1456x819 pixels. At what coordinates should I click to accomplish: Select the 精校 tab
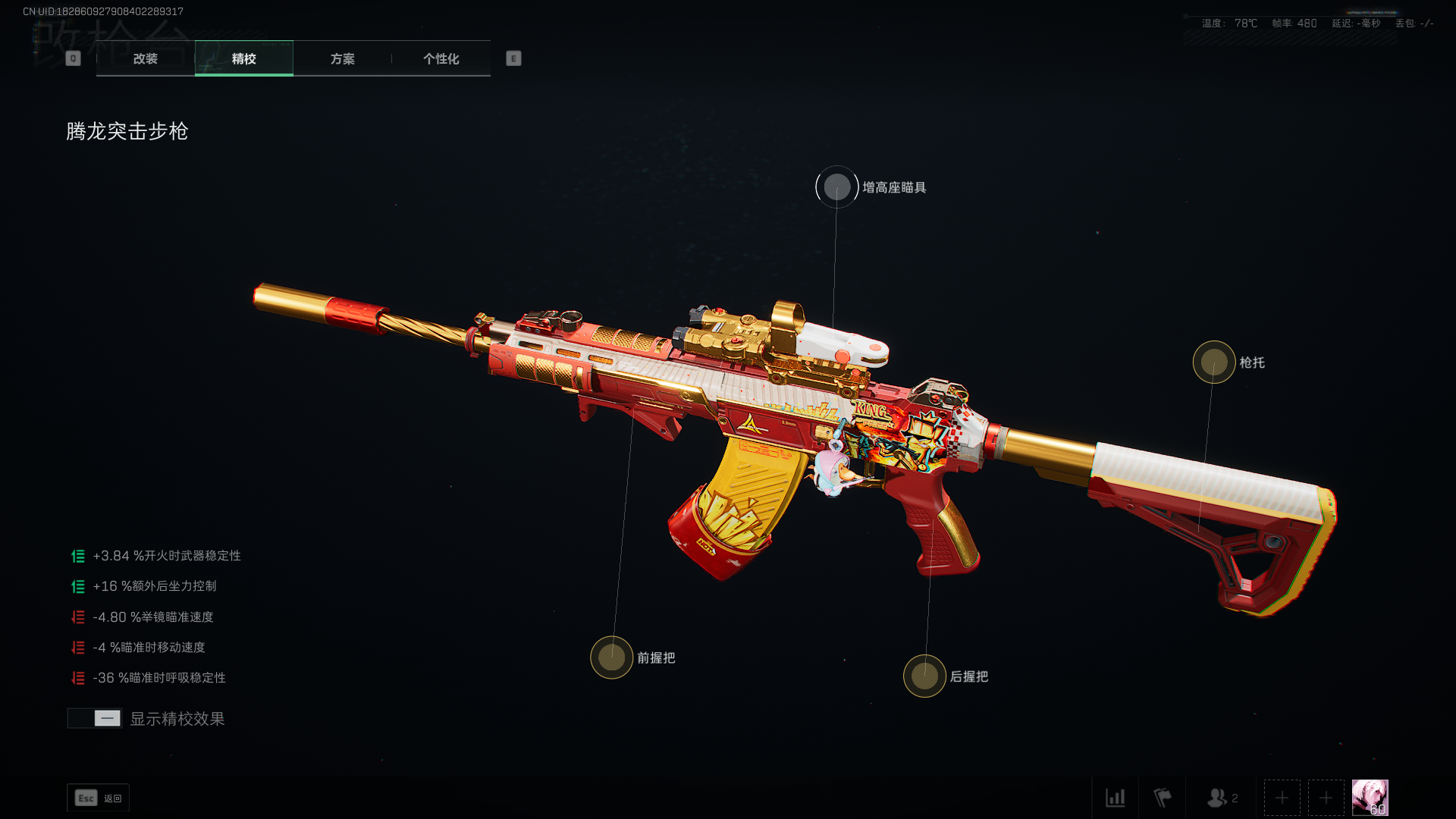tap(243, 58)
